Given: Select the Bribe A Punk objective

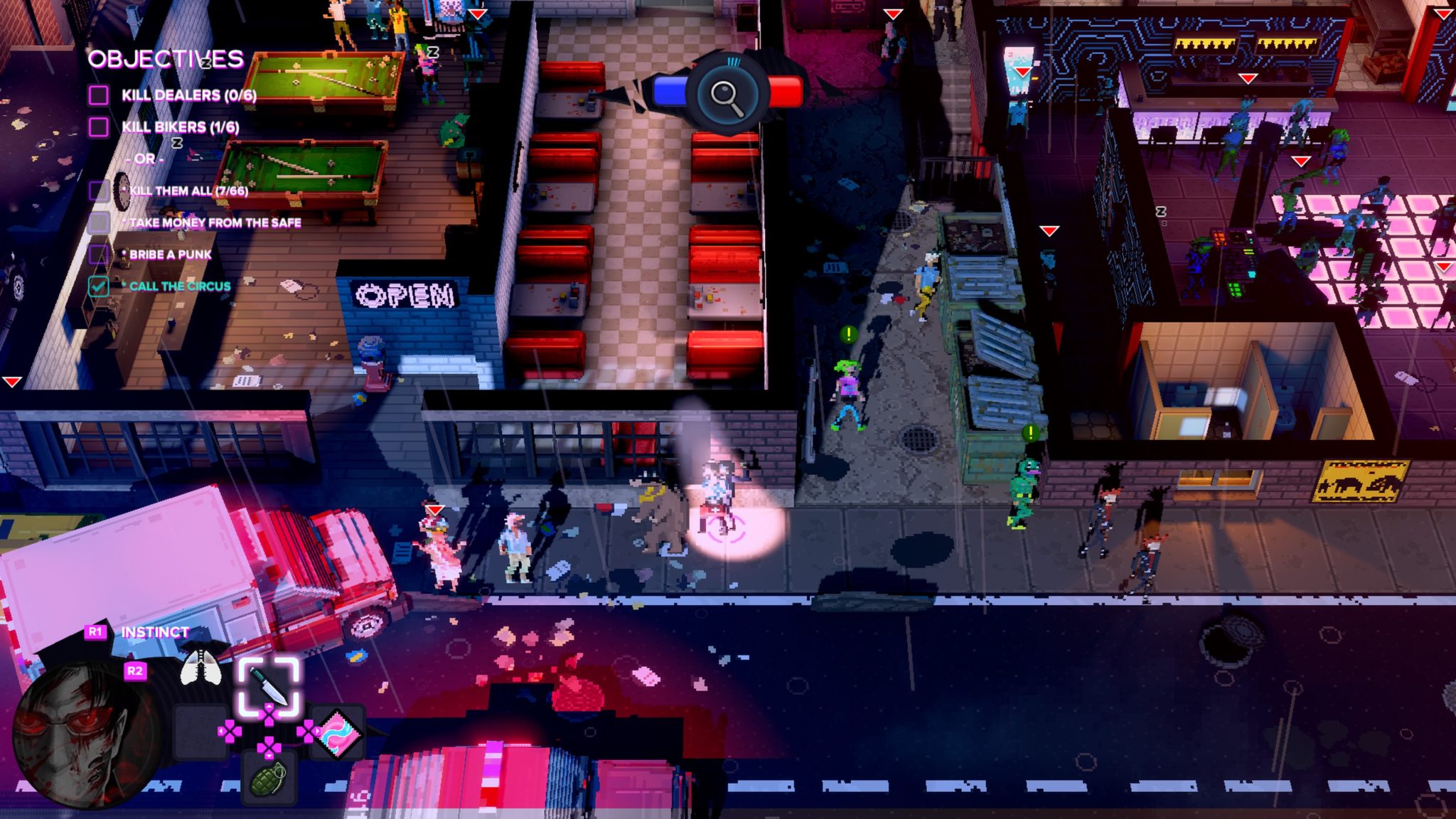Looking at the screenshot, I should pyautogui.click(x=170, y=255).
